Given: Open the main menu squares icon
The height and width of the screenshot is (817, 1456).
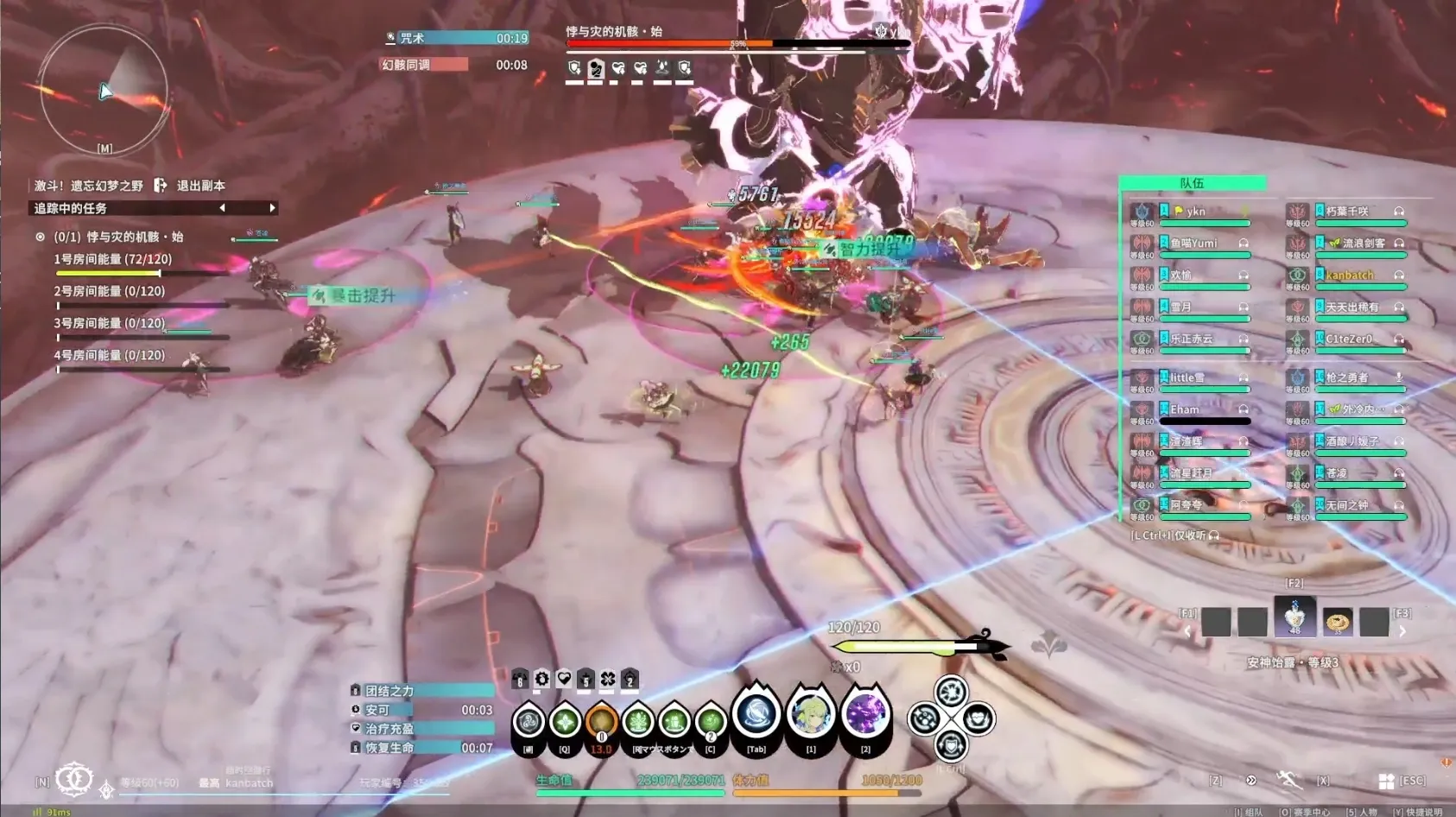Looking at the screenshot, I should point(1386,781).
